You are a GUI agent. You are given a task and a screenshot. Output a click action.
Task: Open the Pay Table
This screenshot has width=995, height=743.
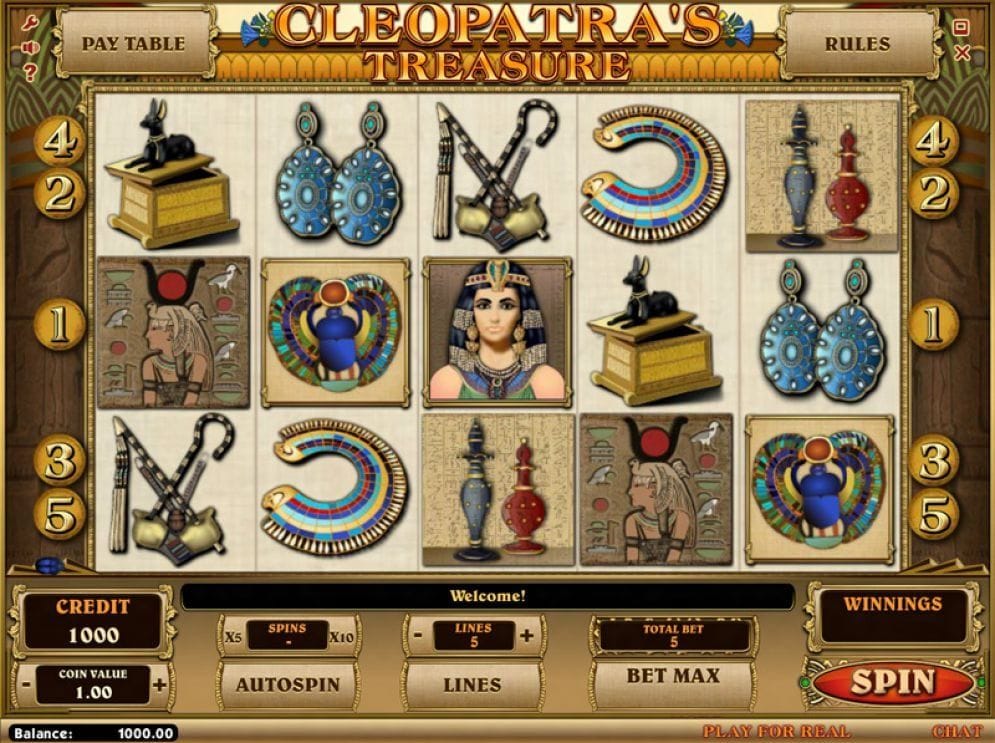(133, 43)
